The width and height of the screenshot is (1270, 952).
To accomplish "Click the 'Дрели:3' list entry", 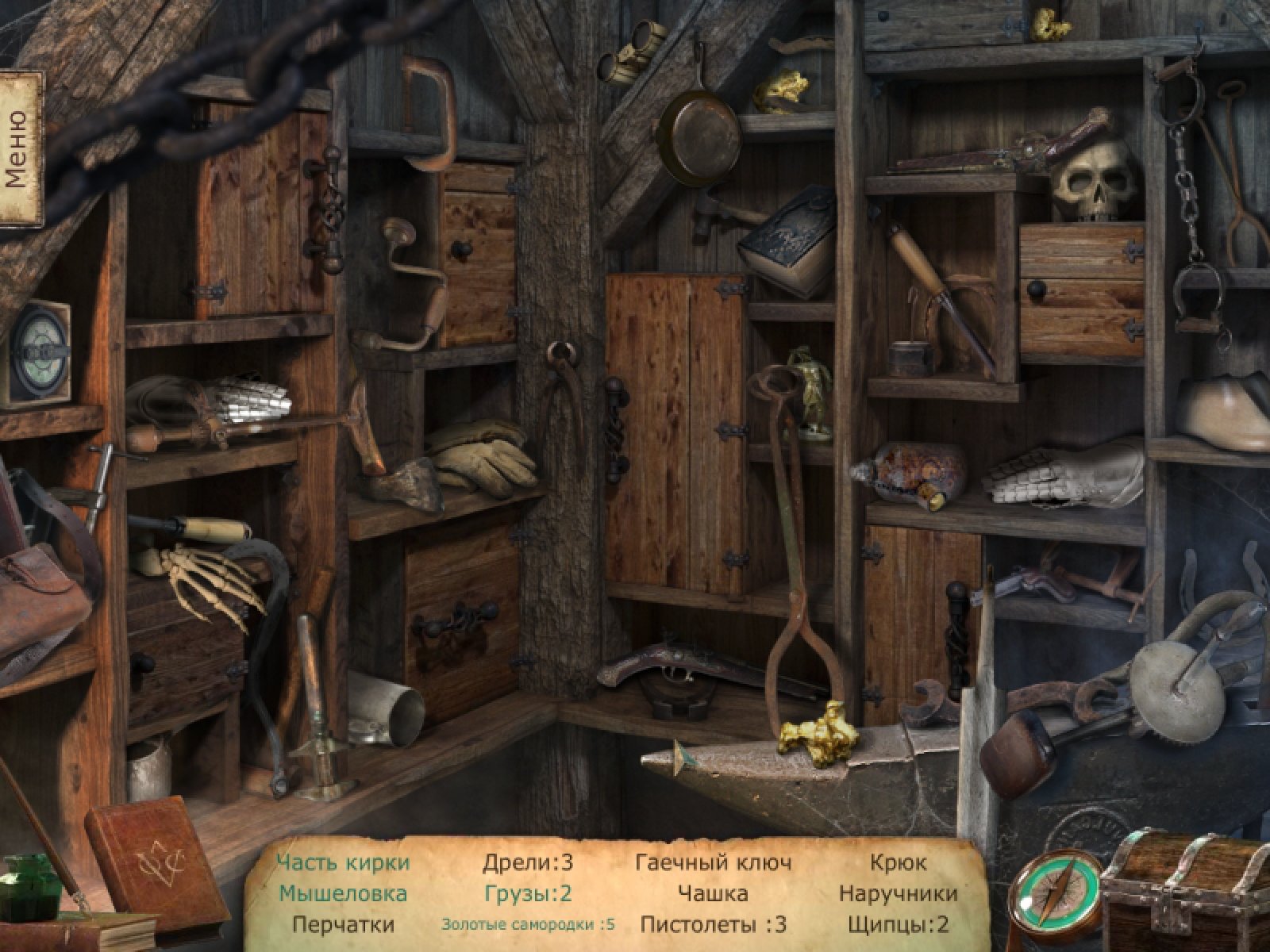I will coord(528,863).
